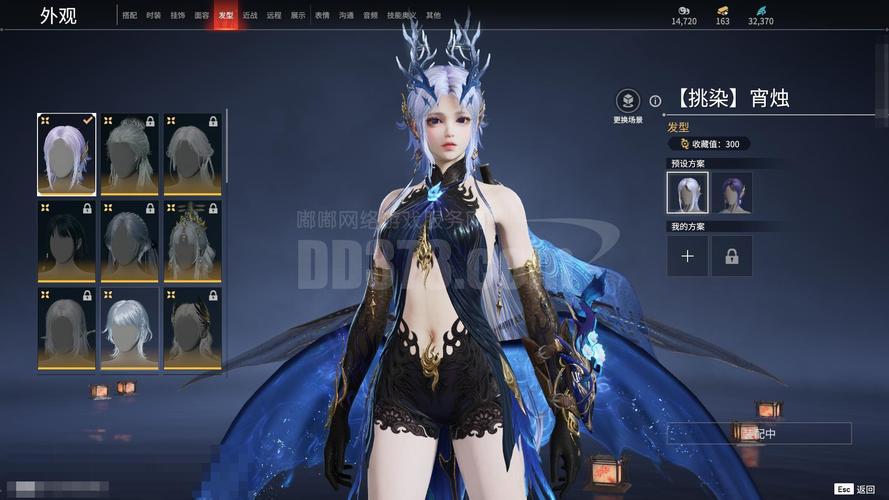
Task: Add a new custom scheme with plus button
Action: [688, 256]
